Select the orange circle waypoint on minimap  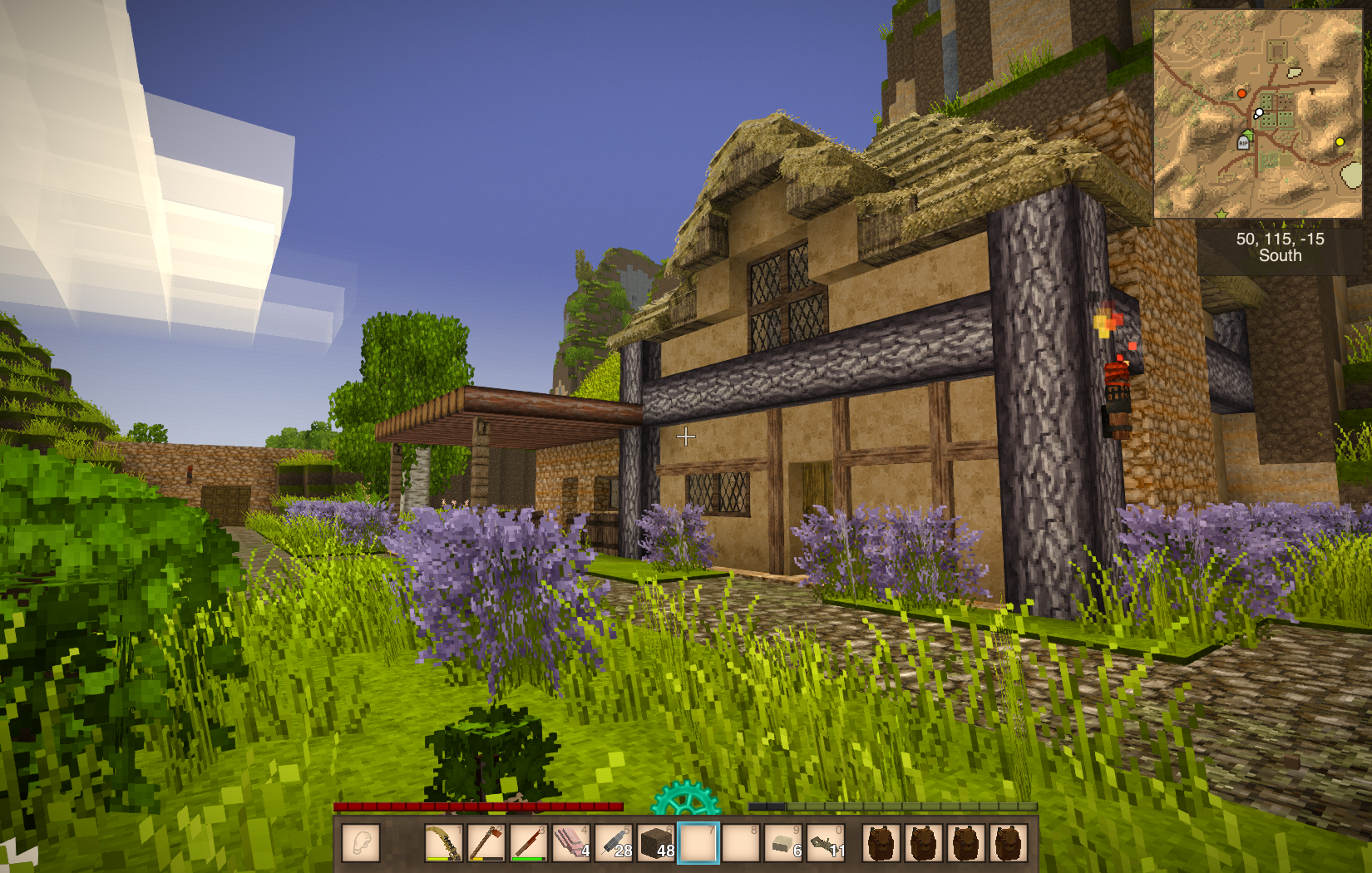[1241, 93]
